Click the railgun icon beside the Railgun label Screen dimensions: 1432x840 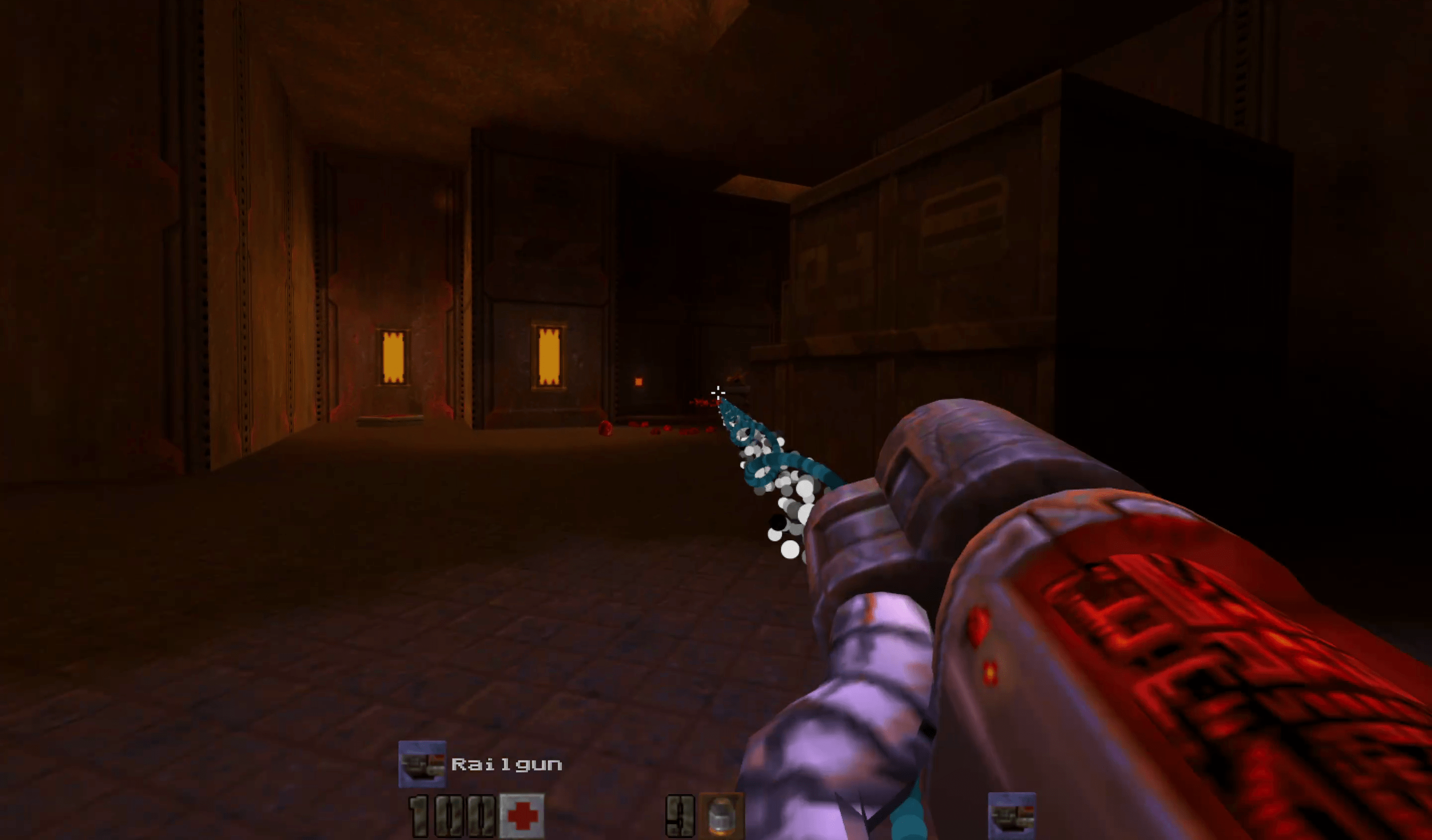(x=422, y=764)
